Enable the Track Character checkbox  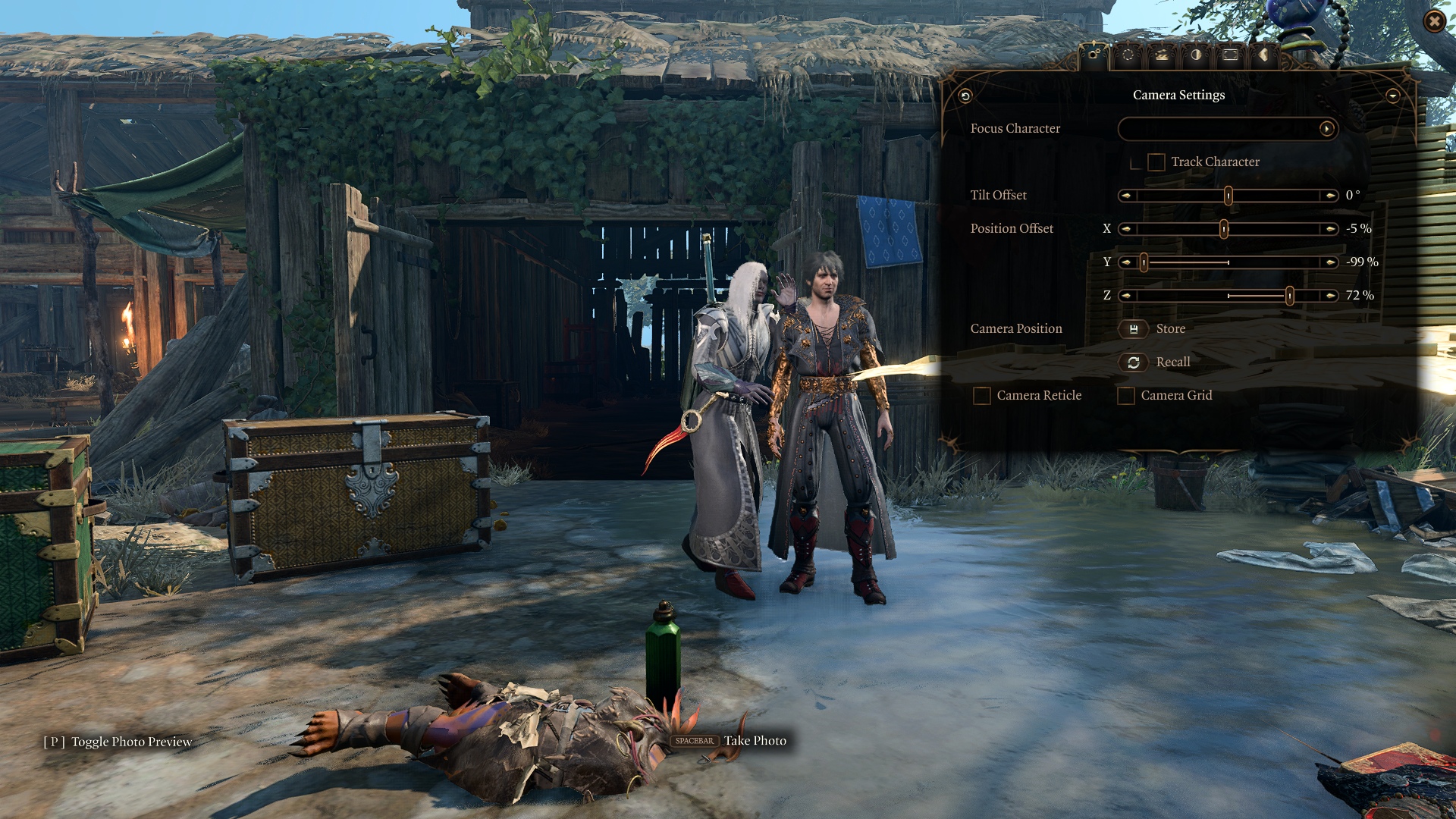1156,162
